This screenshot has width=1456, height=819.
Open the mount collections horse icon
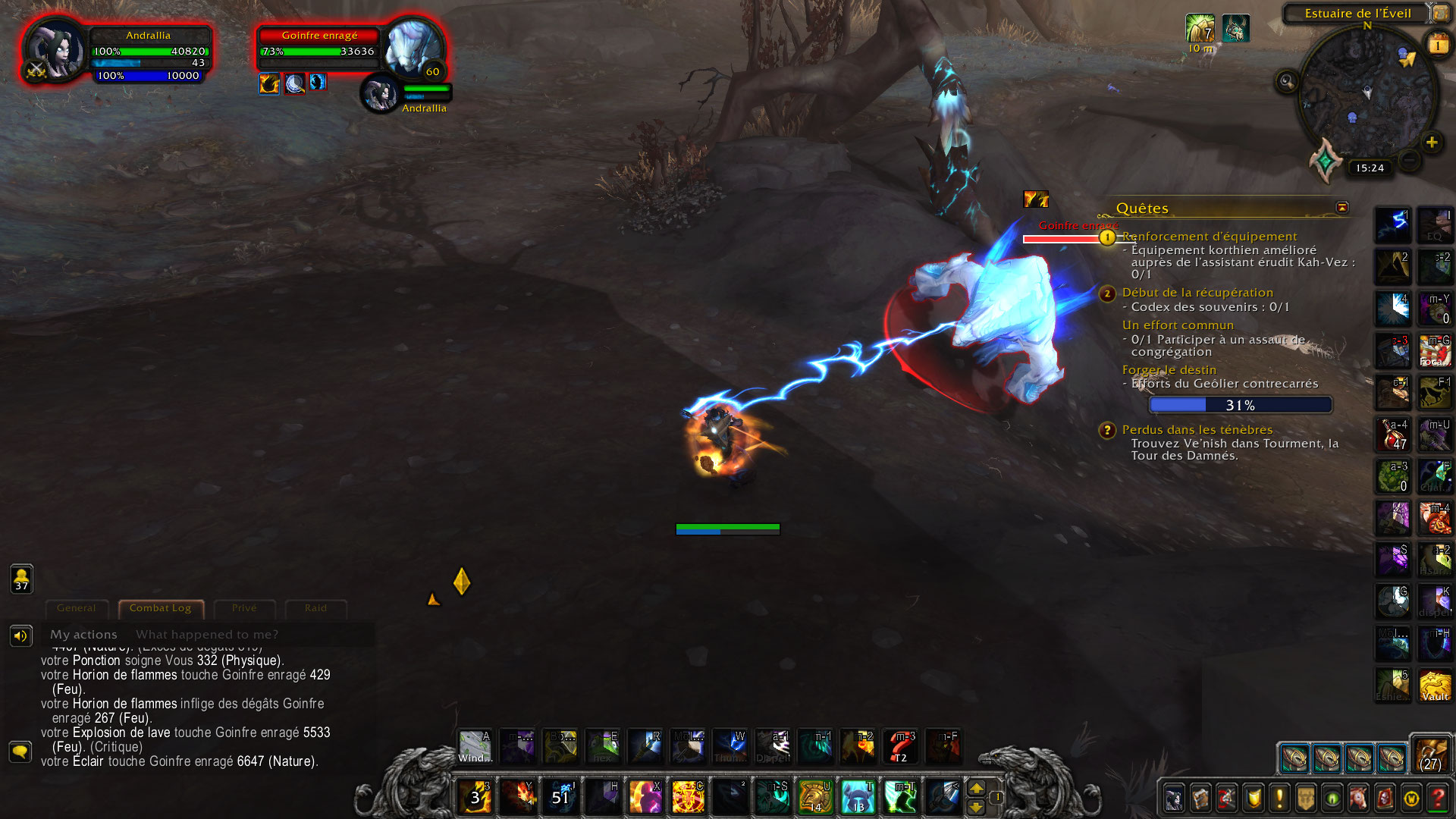click(1358, 799)
